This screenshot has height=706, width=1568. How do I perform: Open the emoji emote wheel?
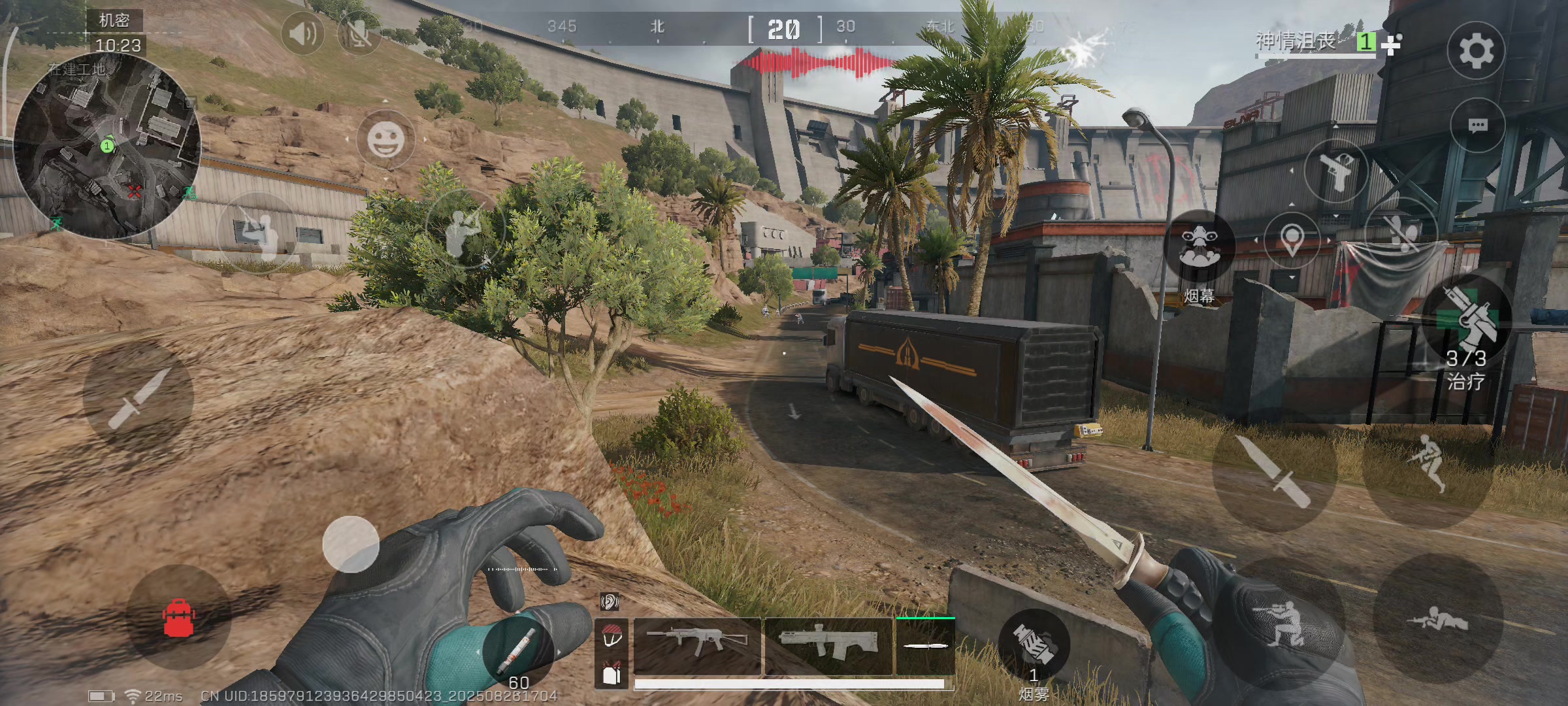(385, 139)
